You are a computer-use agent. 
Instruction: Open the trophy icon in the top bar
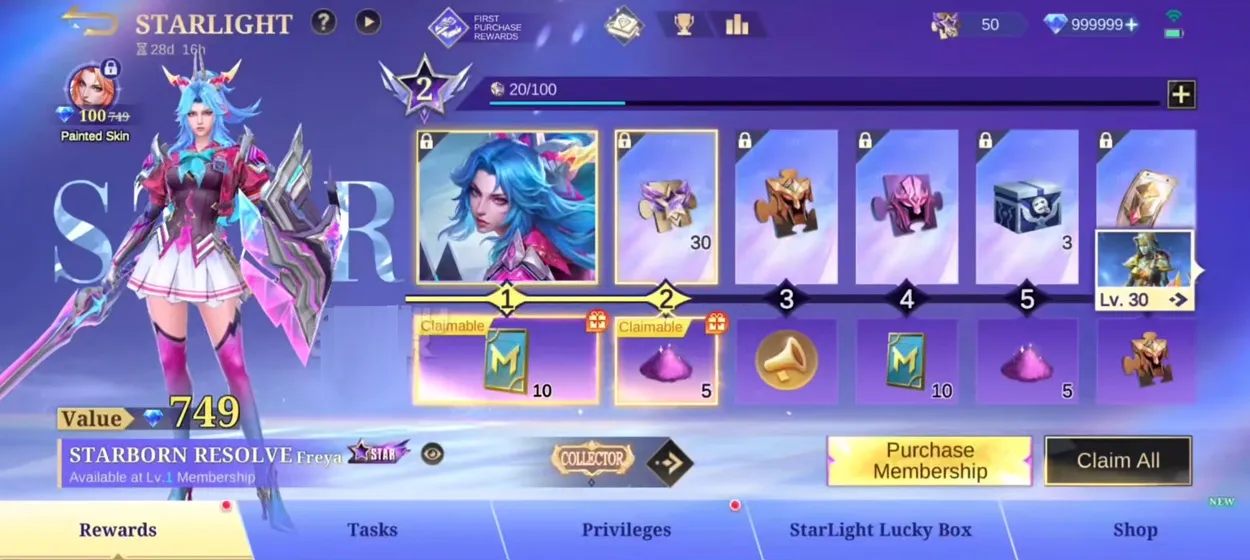tap(684, 24)
